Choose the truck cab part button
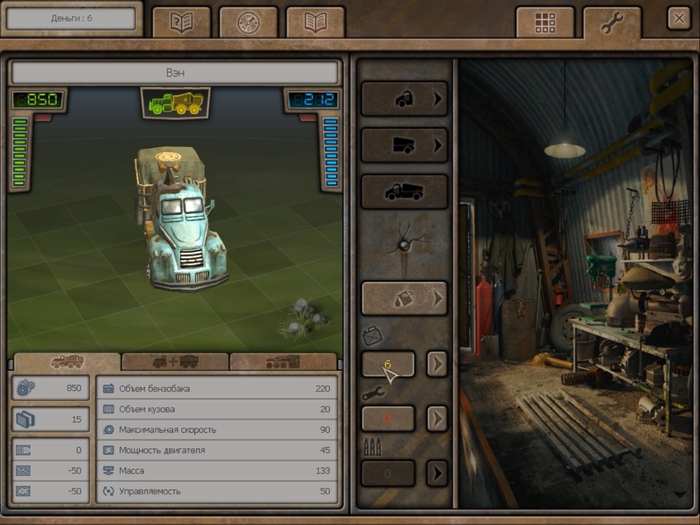700x525 pixels. (x=404, y=99)
